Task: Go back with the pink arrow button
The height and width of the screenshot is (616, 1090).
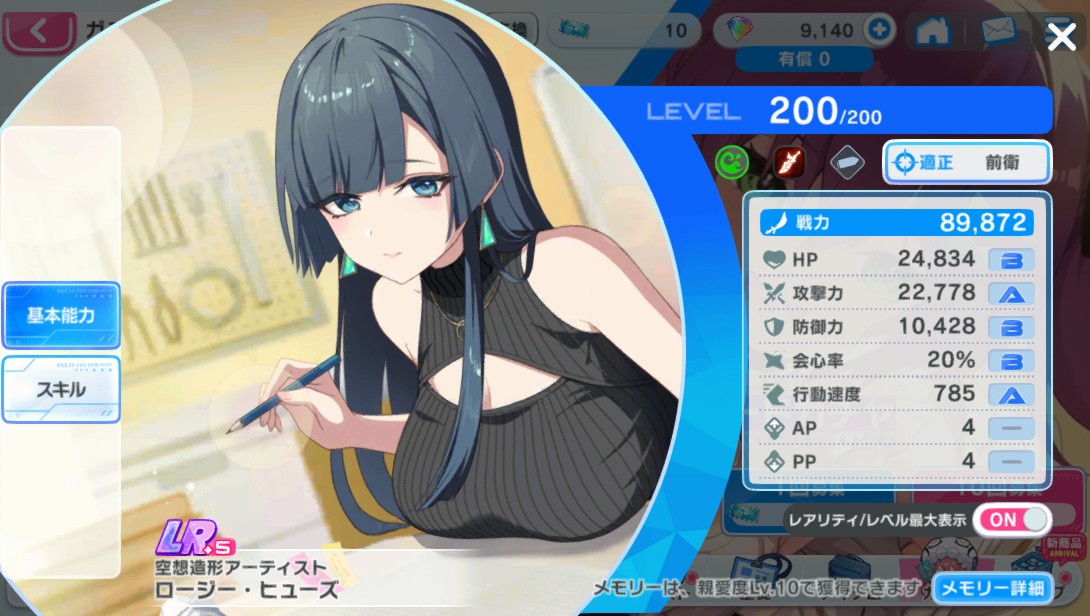Action: coord(39,31)
